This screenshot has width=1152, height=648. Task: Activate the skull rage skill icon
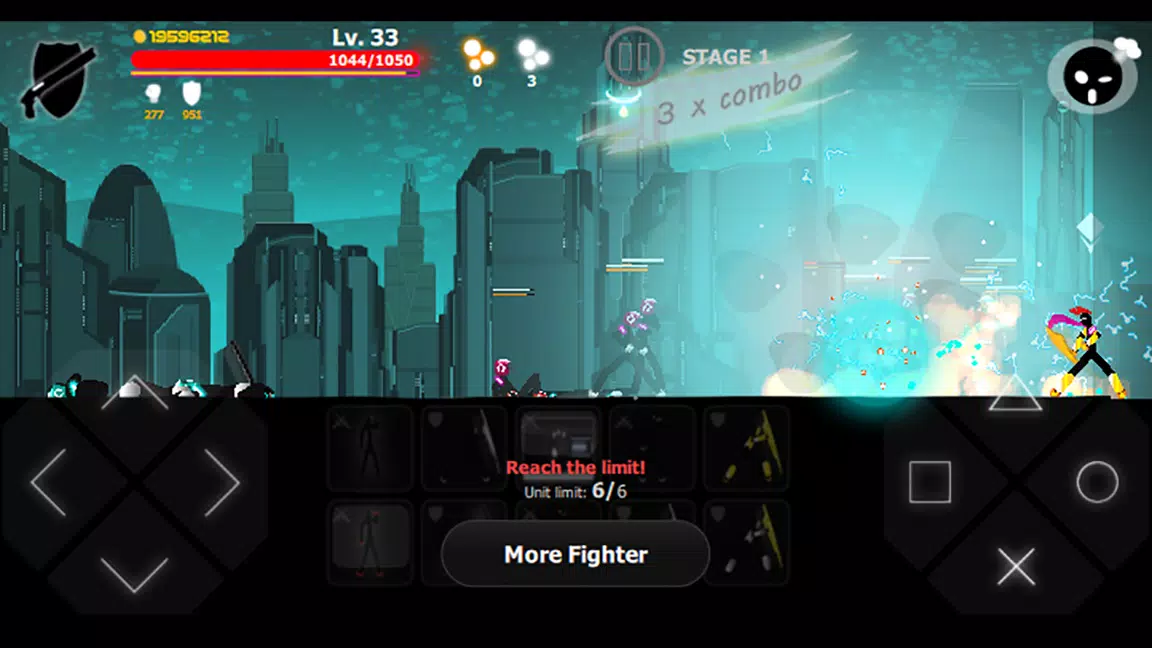pyautogui.click(x=1092, y=77)
